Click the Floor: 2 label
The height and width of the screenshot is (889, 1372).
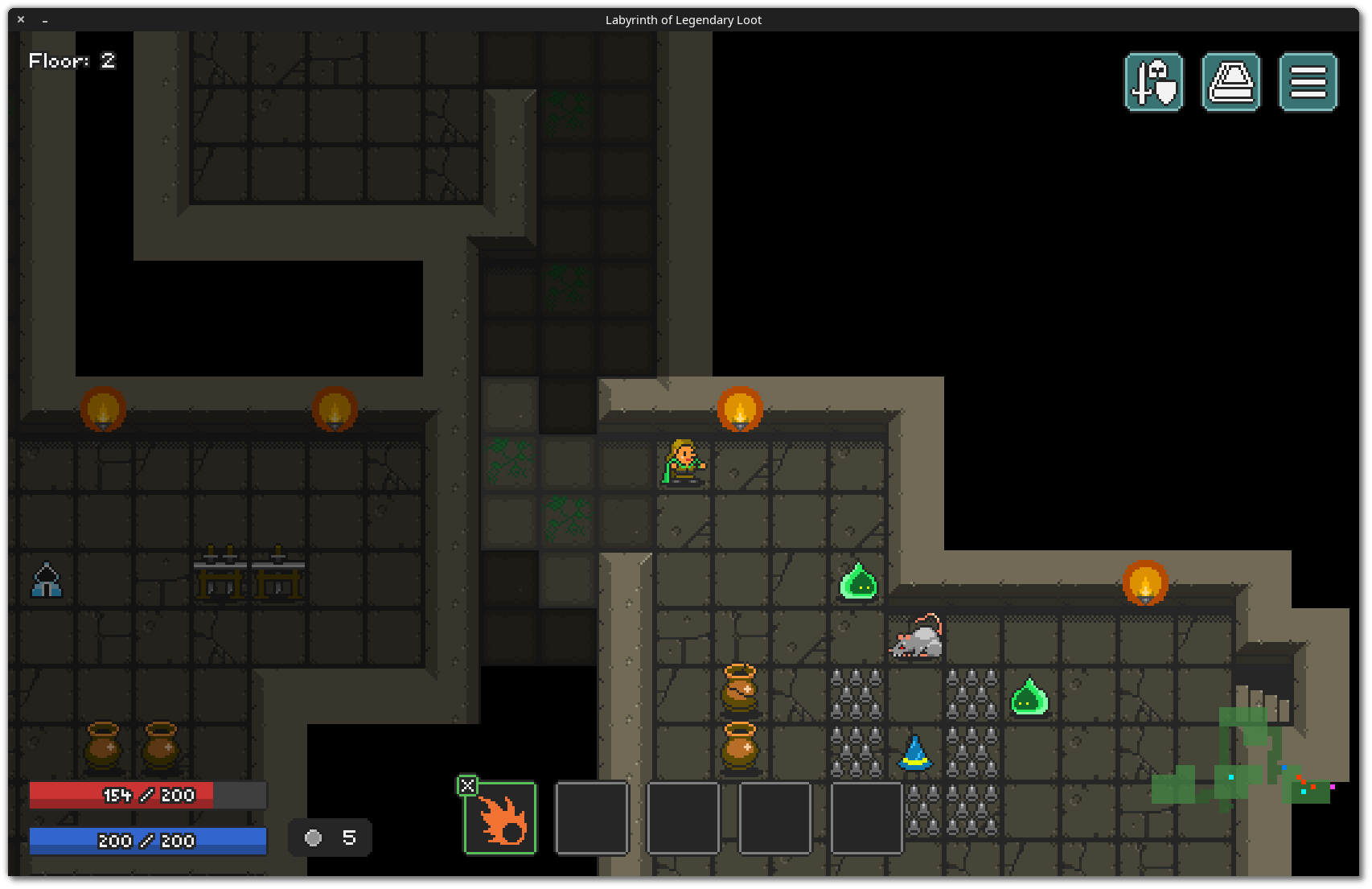[71, 60]
